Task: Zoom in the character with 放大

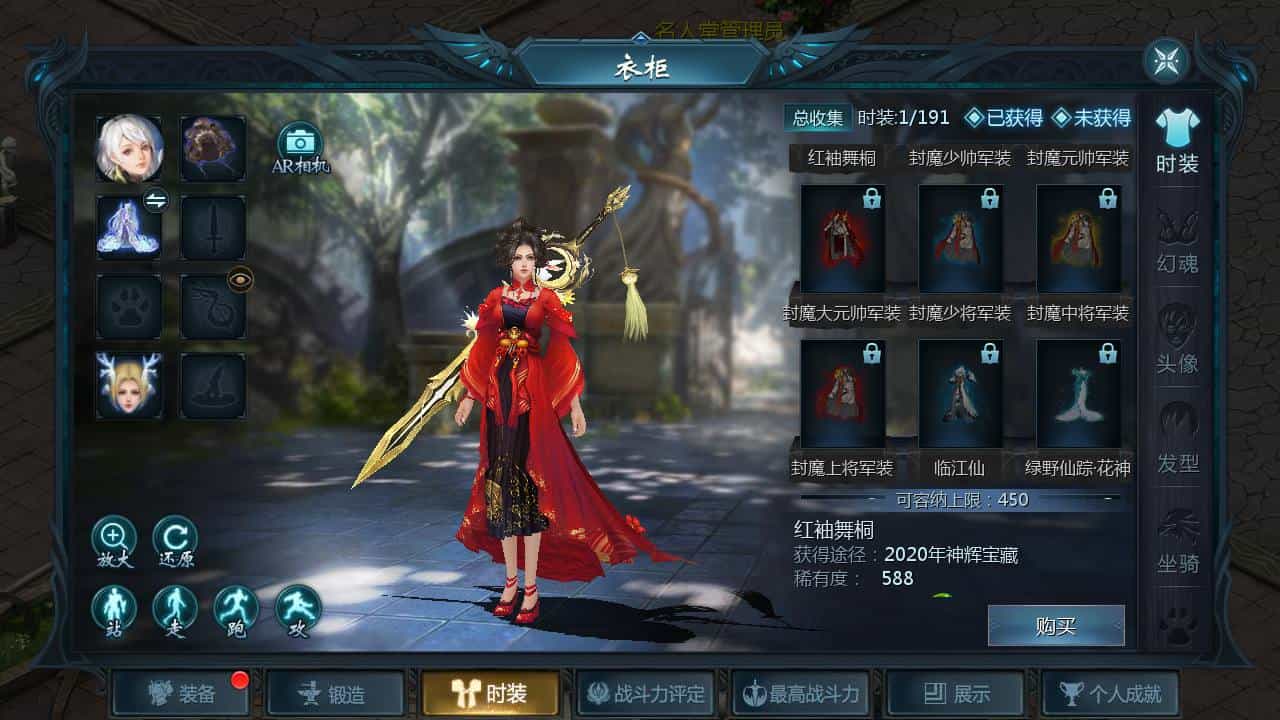Action: pyautogui.click(x=114, y=540)
